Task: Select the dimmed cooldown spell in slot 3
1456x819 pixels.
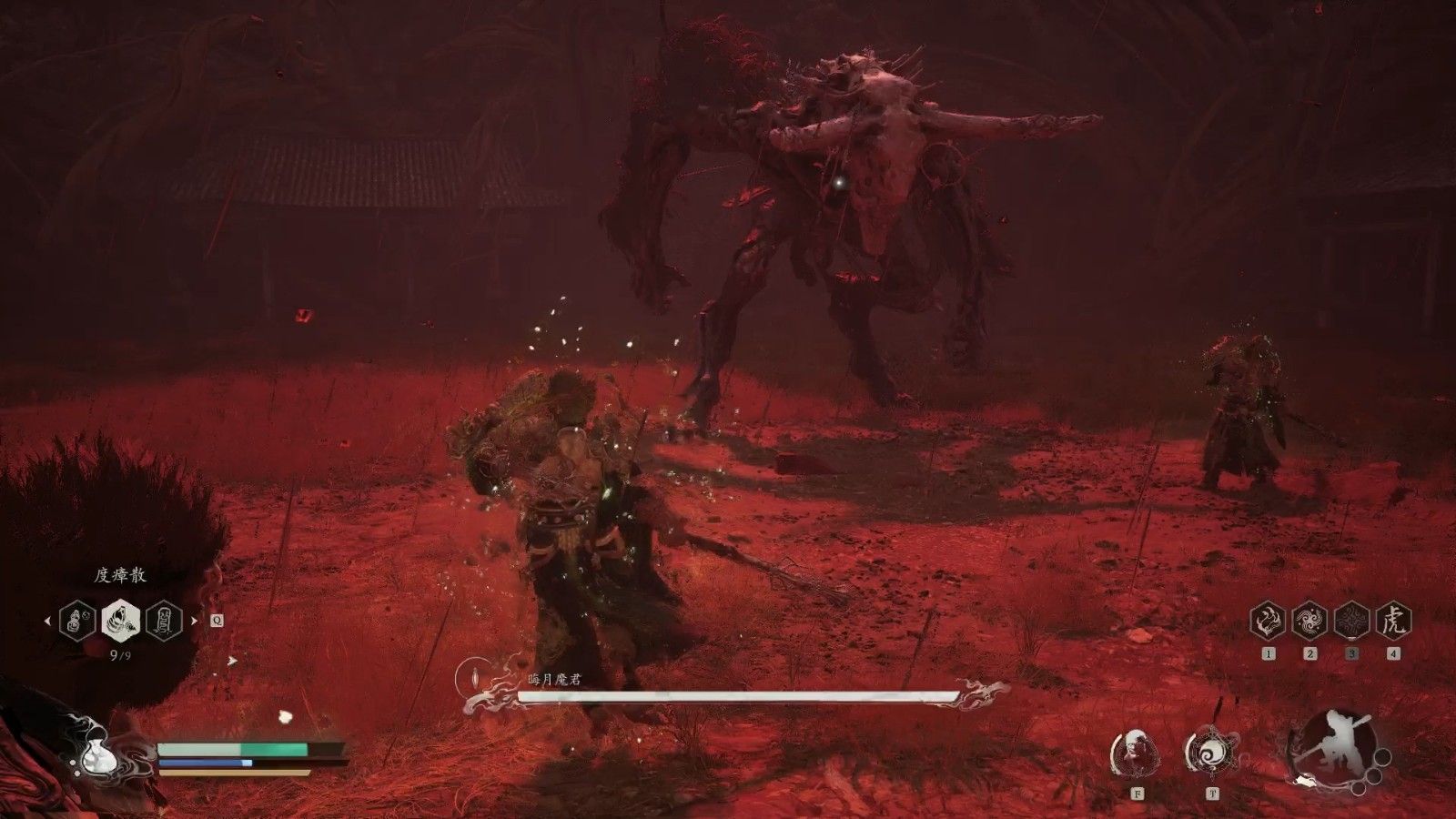Action: pyautogui.click(x=1351, y=622)
